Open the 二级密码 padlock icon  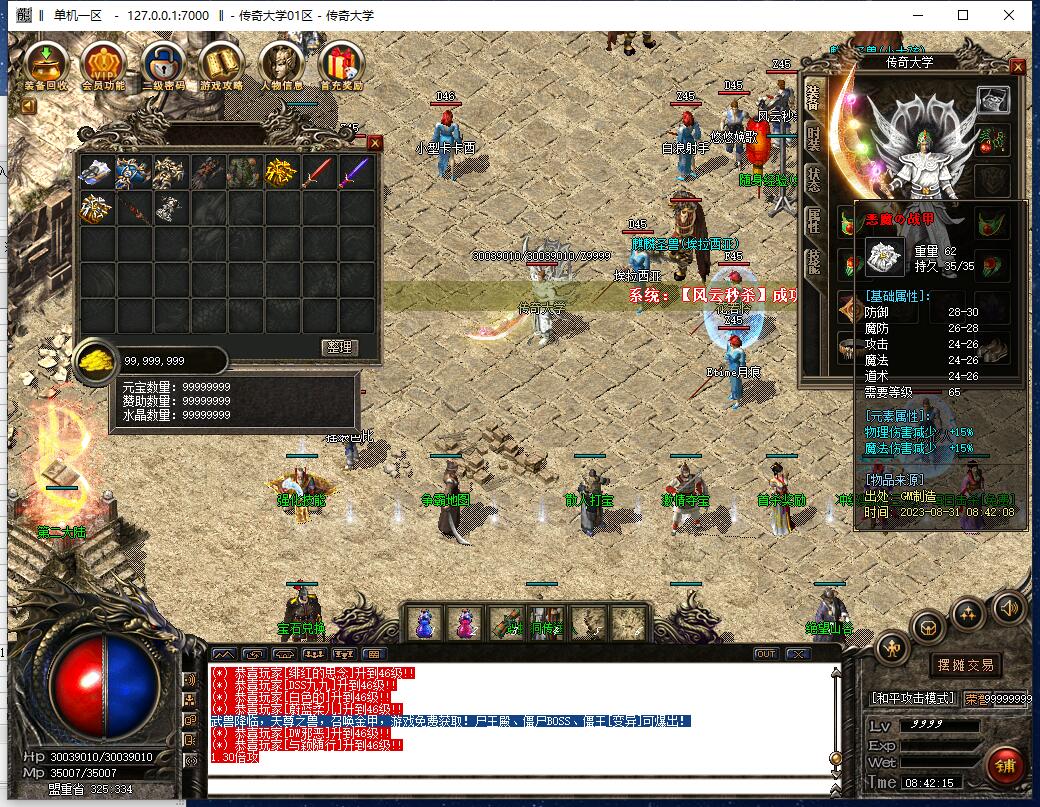click(x=163, y=66)
